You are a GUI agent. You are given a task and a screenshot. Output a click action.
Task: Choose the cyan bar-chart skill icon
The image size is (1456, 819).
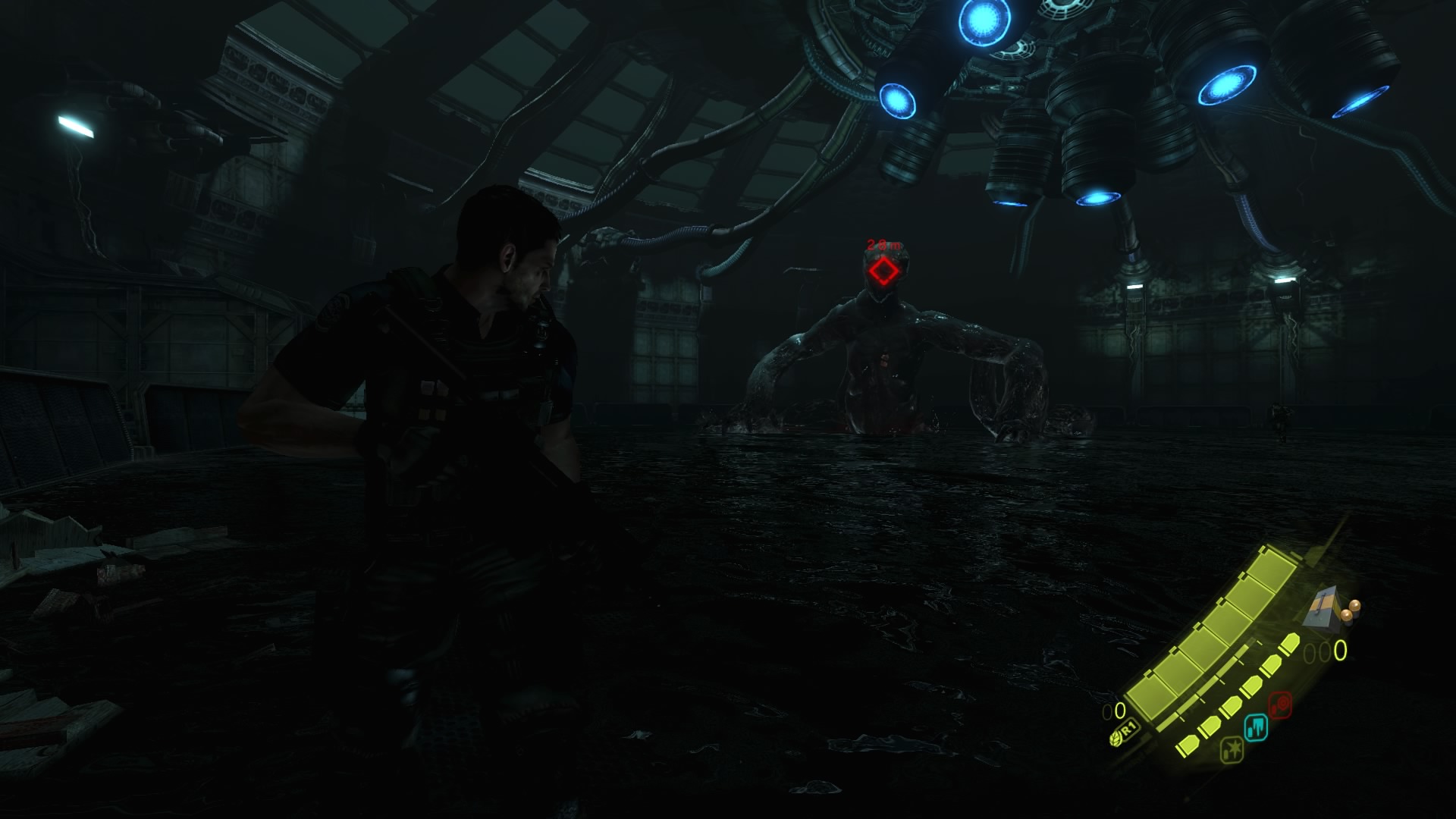[1256, 728]
